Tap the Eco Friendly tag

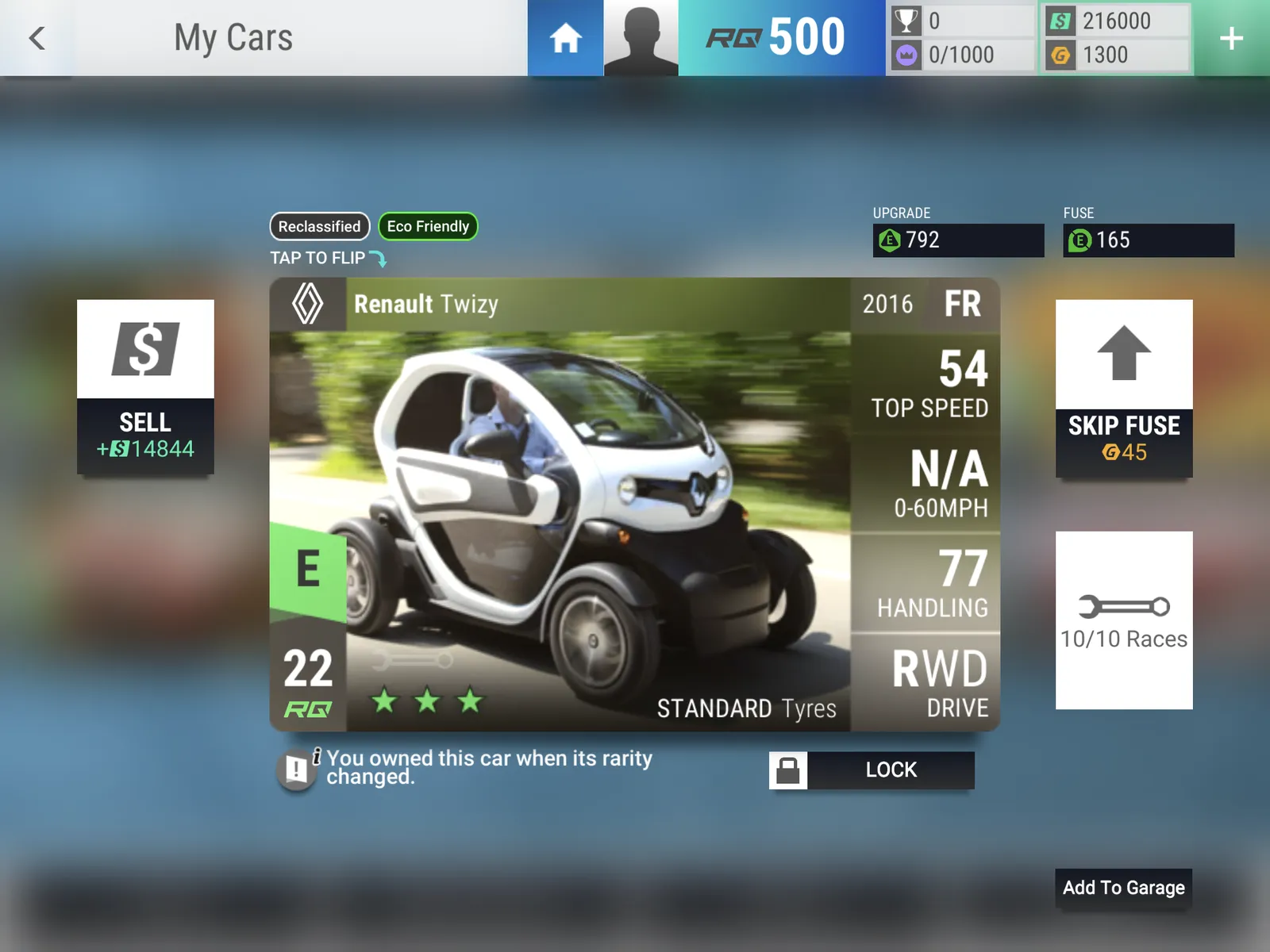[428, 226]
